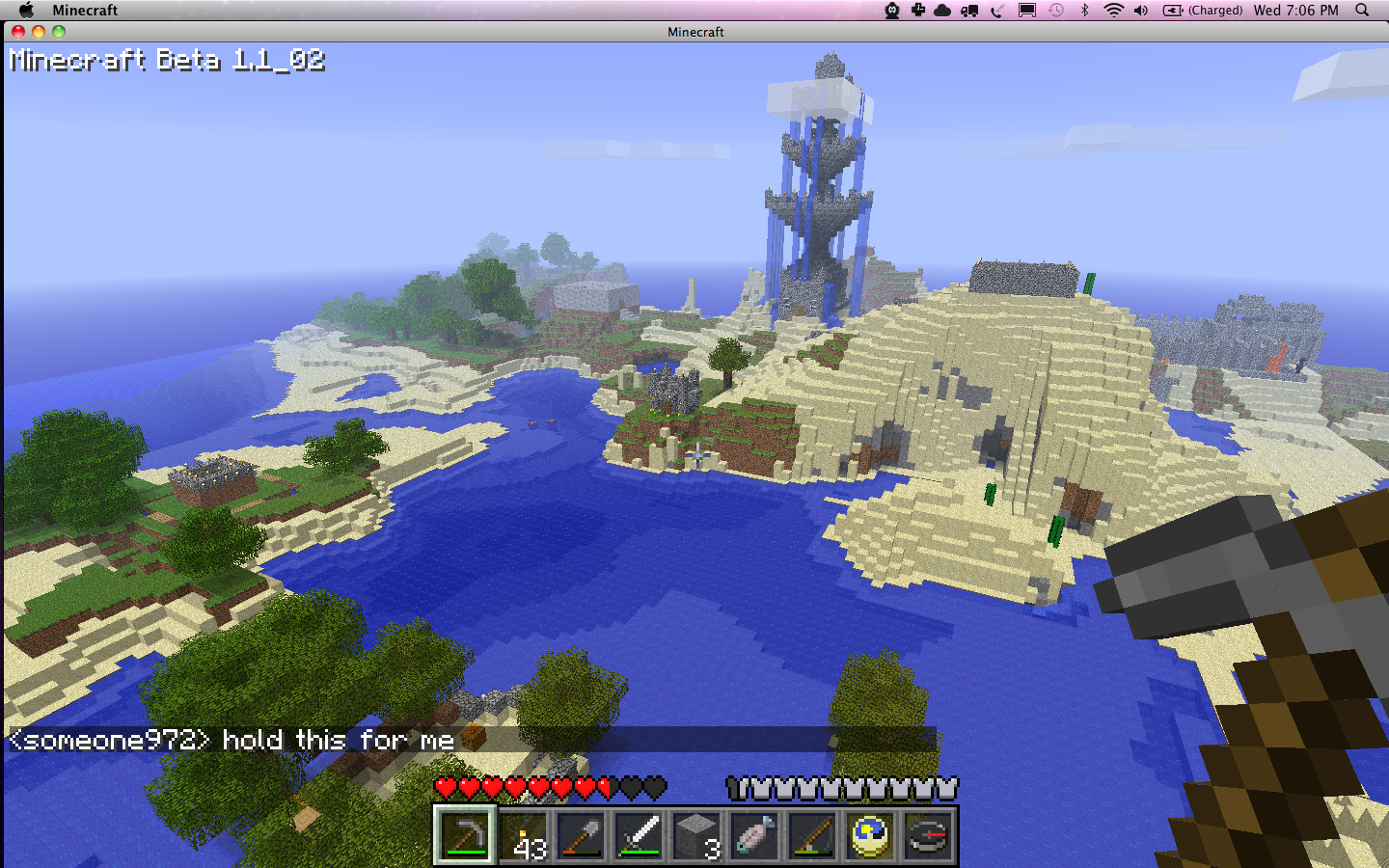The width and height of the screenshot is (1389, 868).
Task: Open Spotlight search in the menu bar
Action: pyautogui.click(x=1362, y=11)
